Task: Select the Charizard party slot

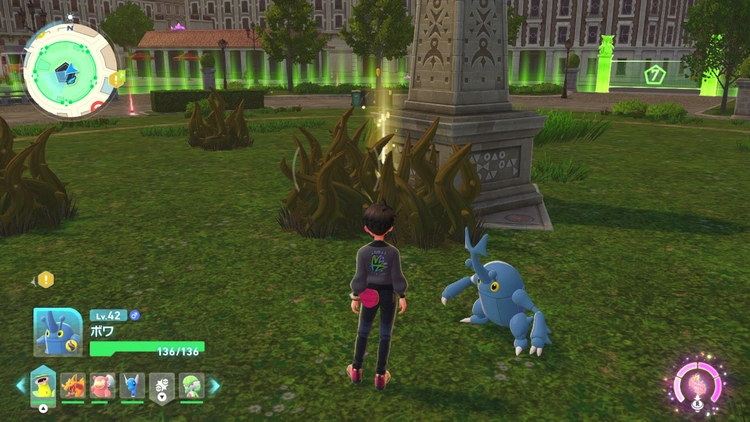Action: [72, 385]
